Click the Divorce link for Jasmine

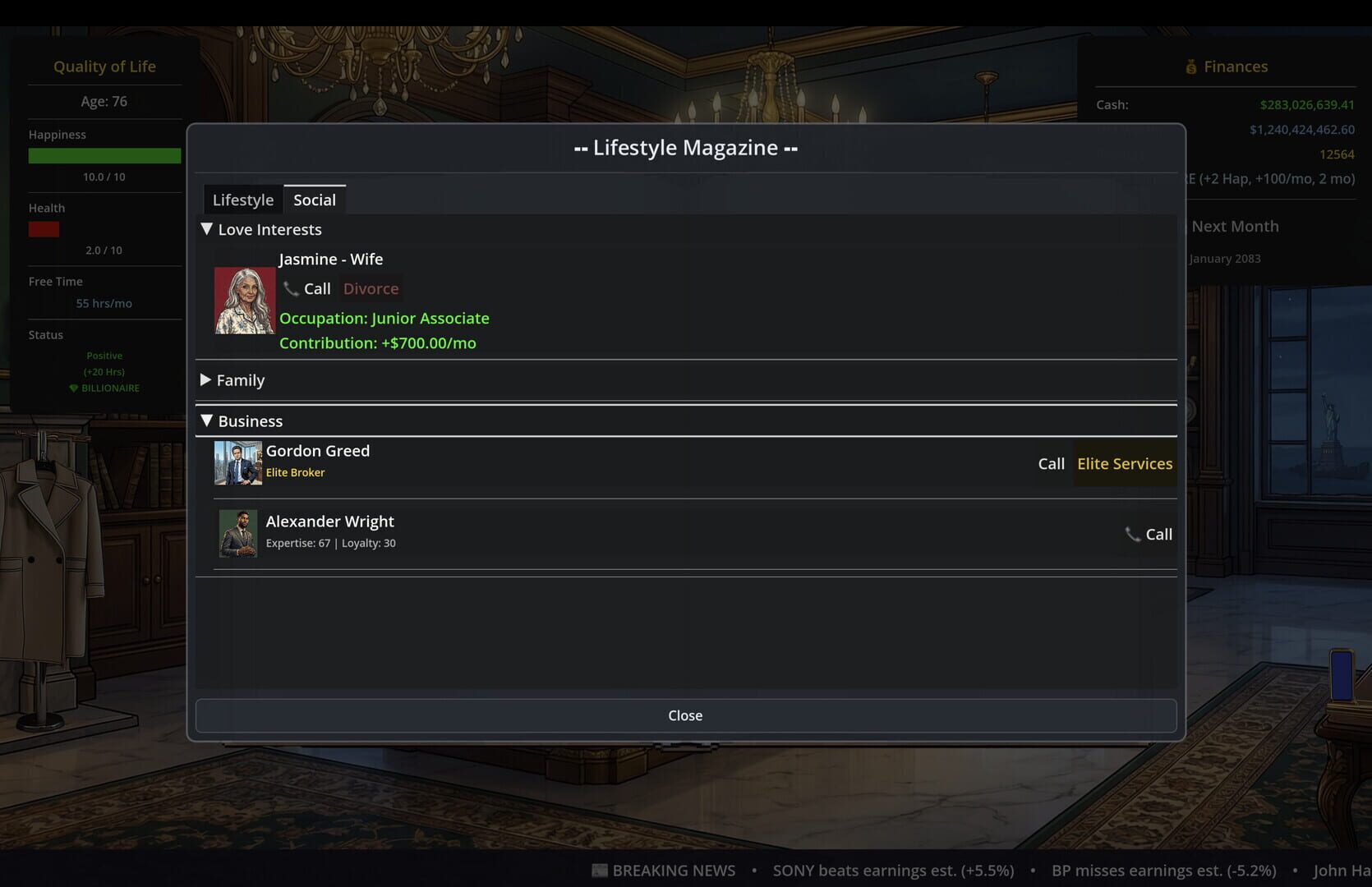coord(371,288)
